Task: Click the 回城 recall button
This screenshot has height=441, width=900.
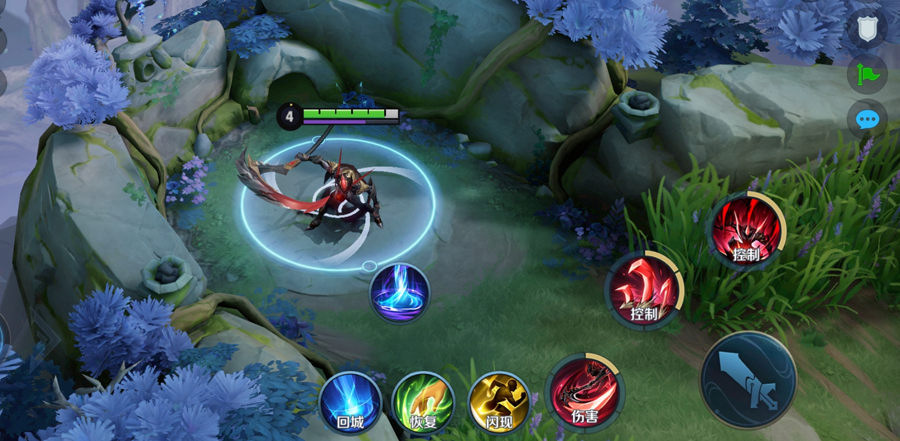Action: (x=350, y=402)
